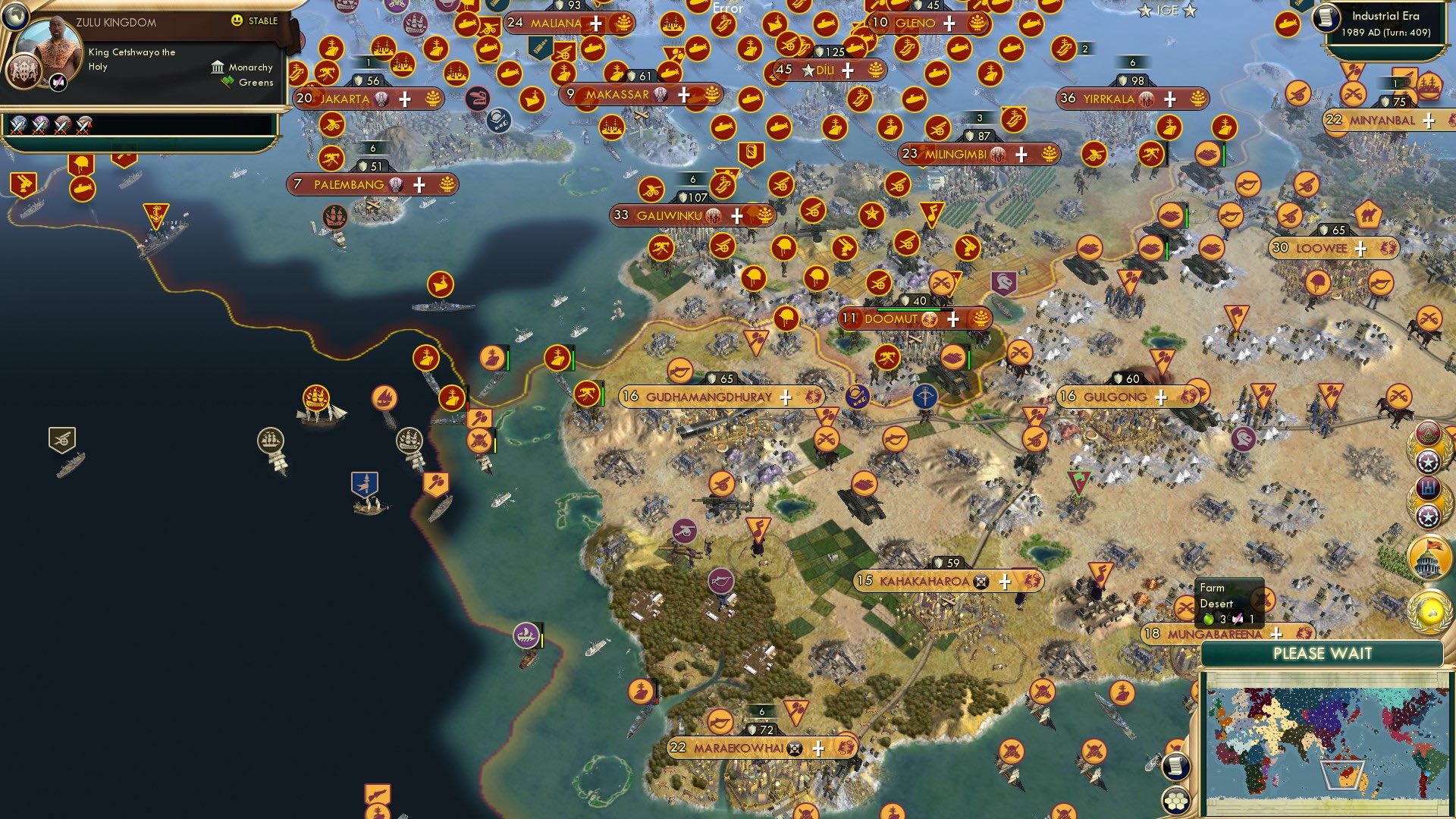Screen dimensions: 1456x819
Task: Toggle strategic view with the hexagon icon
Action: (1175, 799)
